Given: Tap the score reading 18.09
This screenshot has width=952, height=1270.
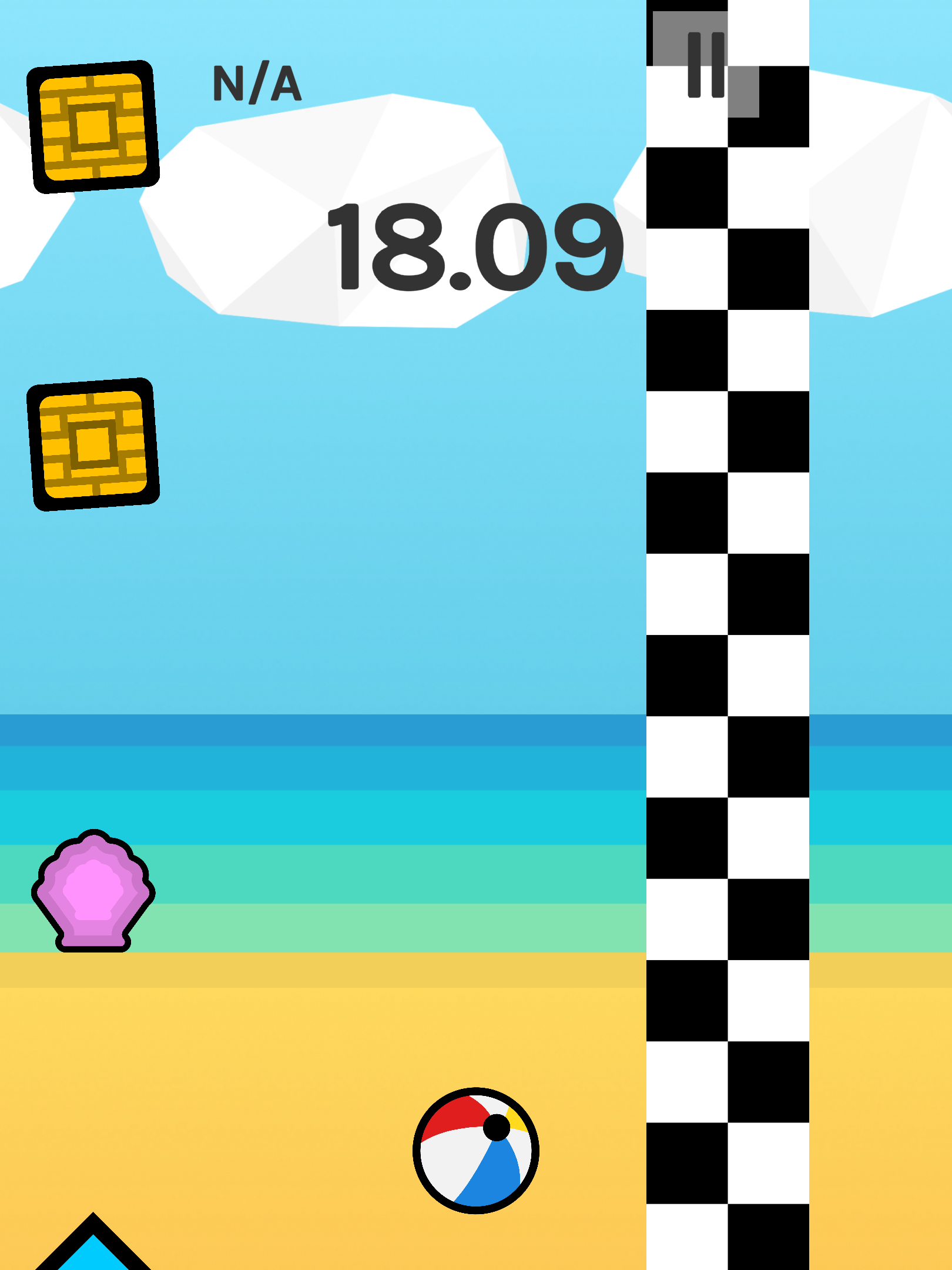Looking at the screenshot, I should tap(476, 247).
